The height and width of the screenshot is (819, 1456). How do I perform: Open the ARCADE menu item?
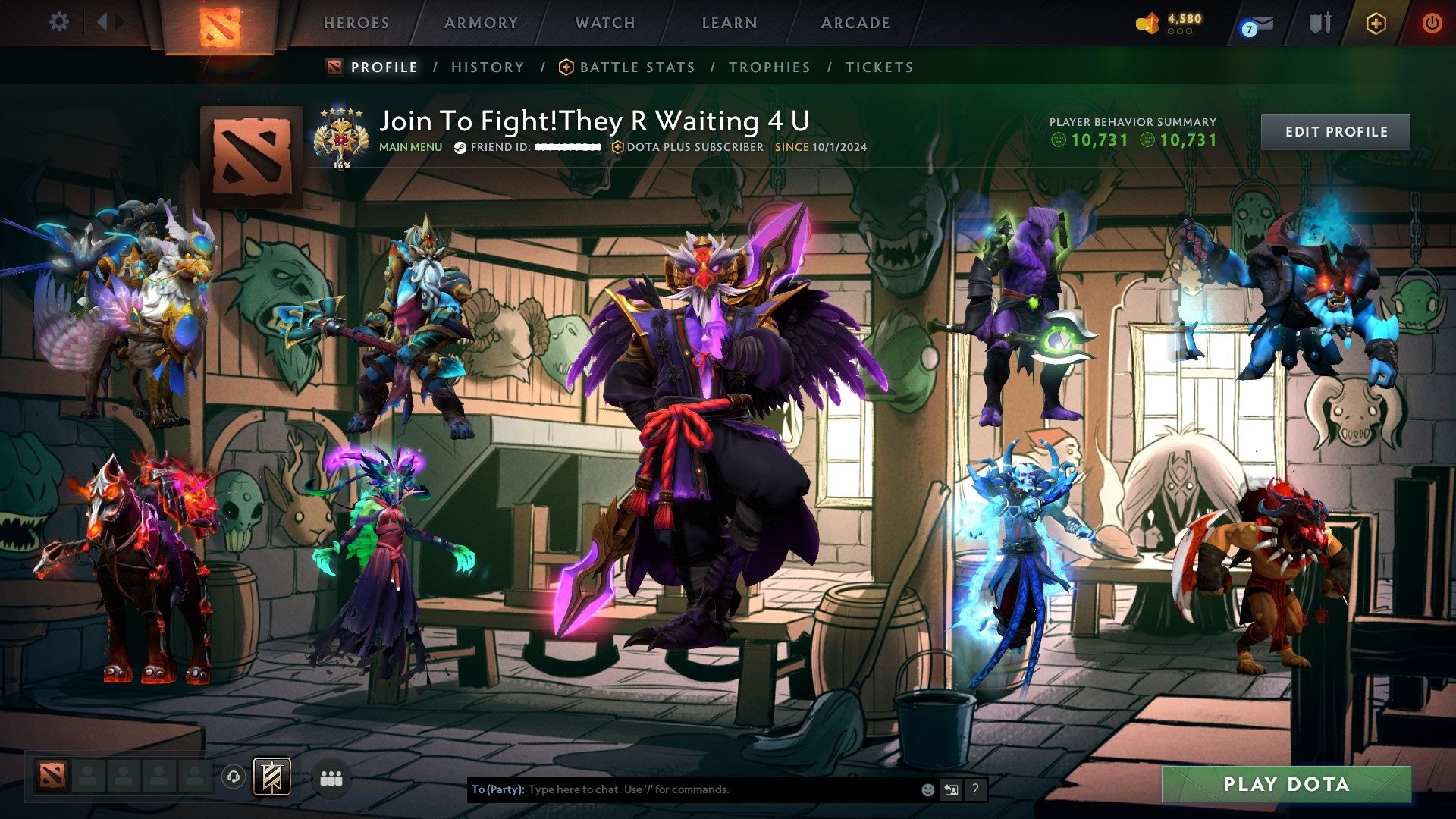(x=855, y=23)
